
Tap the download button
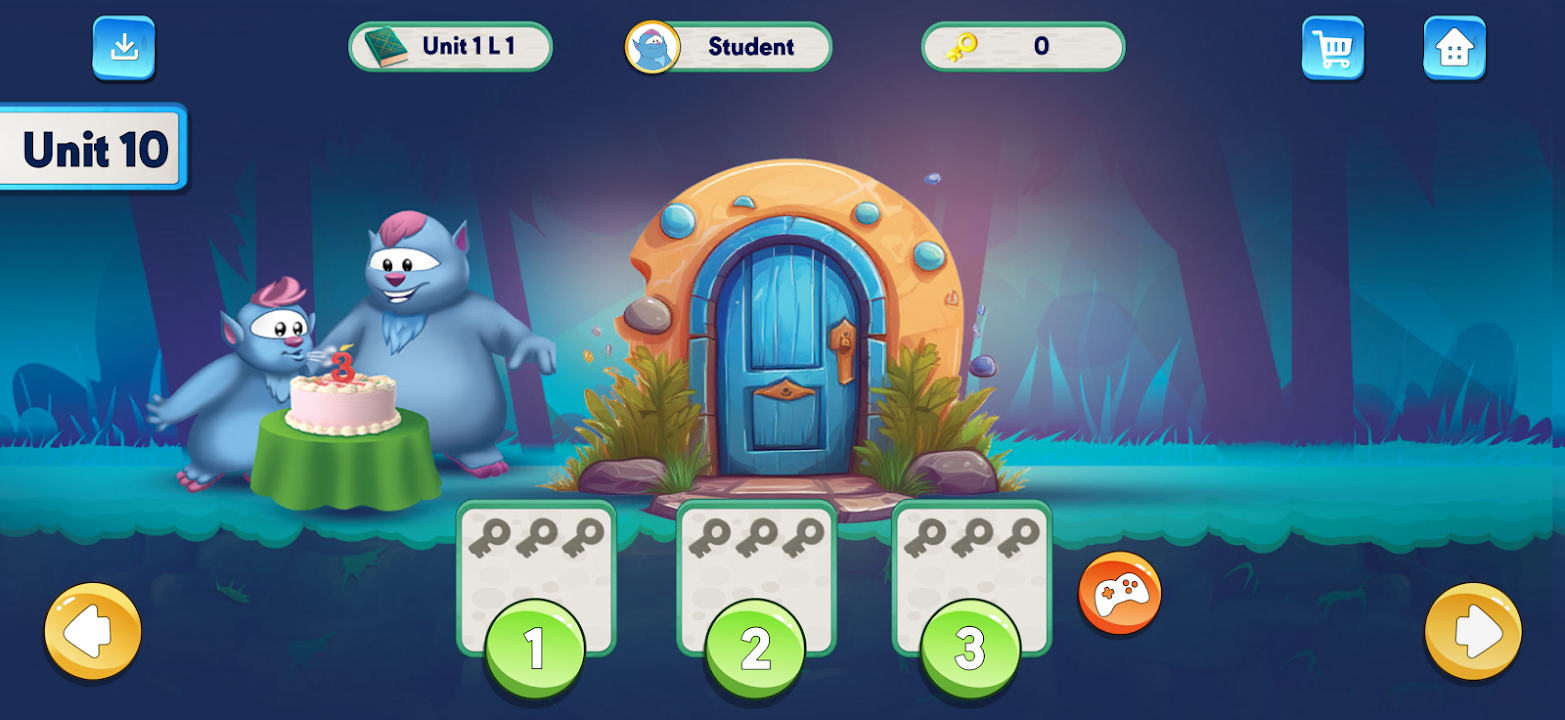tap(124, 47)
